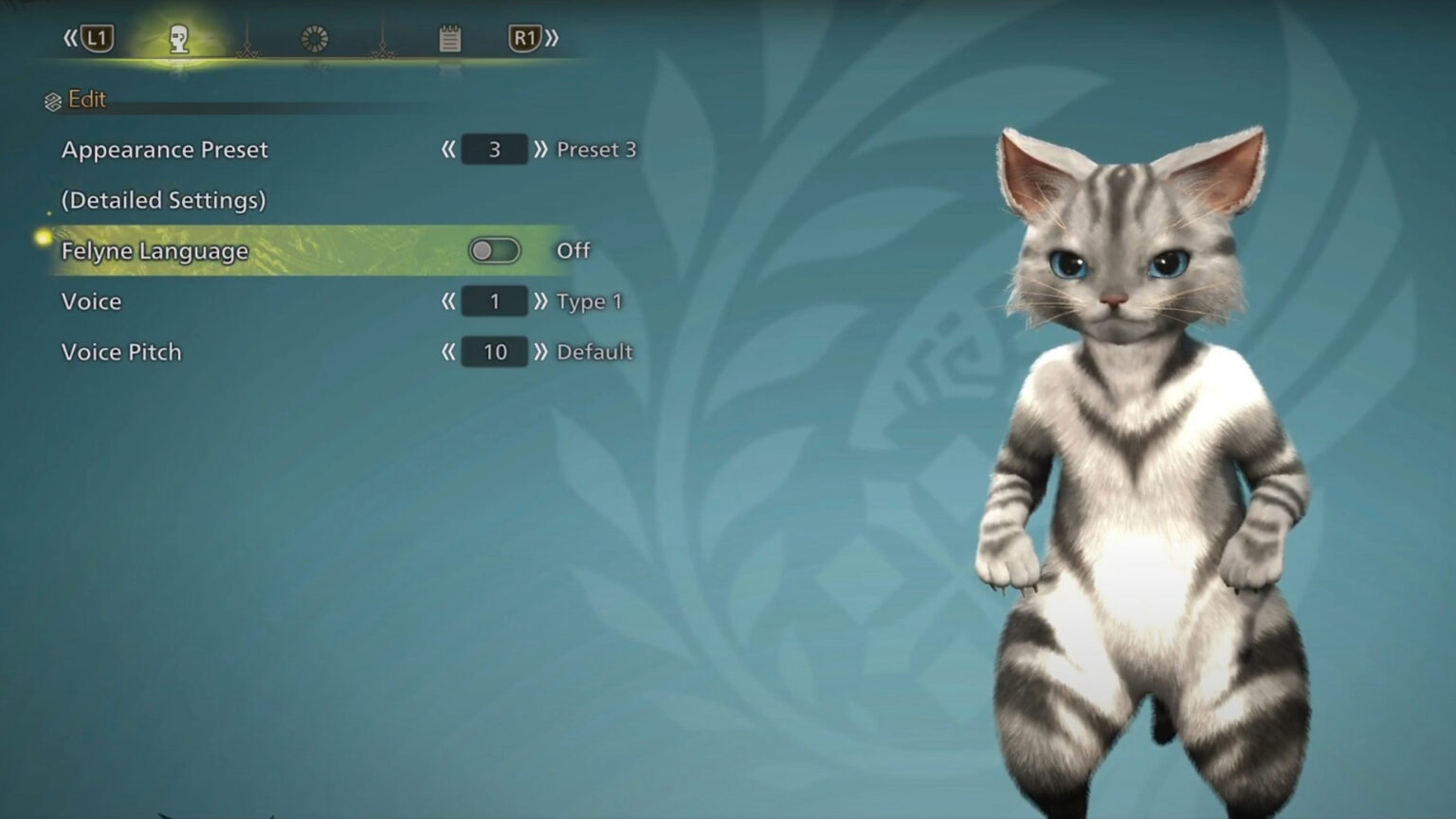Open the (Detailed Settings) option
1456x819 pixels.
pos(162,200)
